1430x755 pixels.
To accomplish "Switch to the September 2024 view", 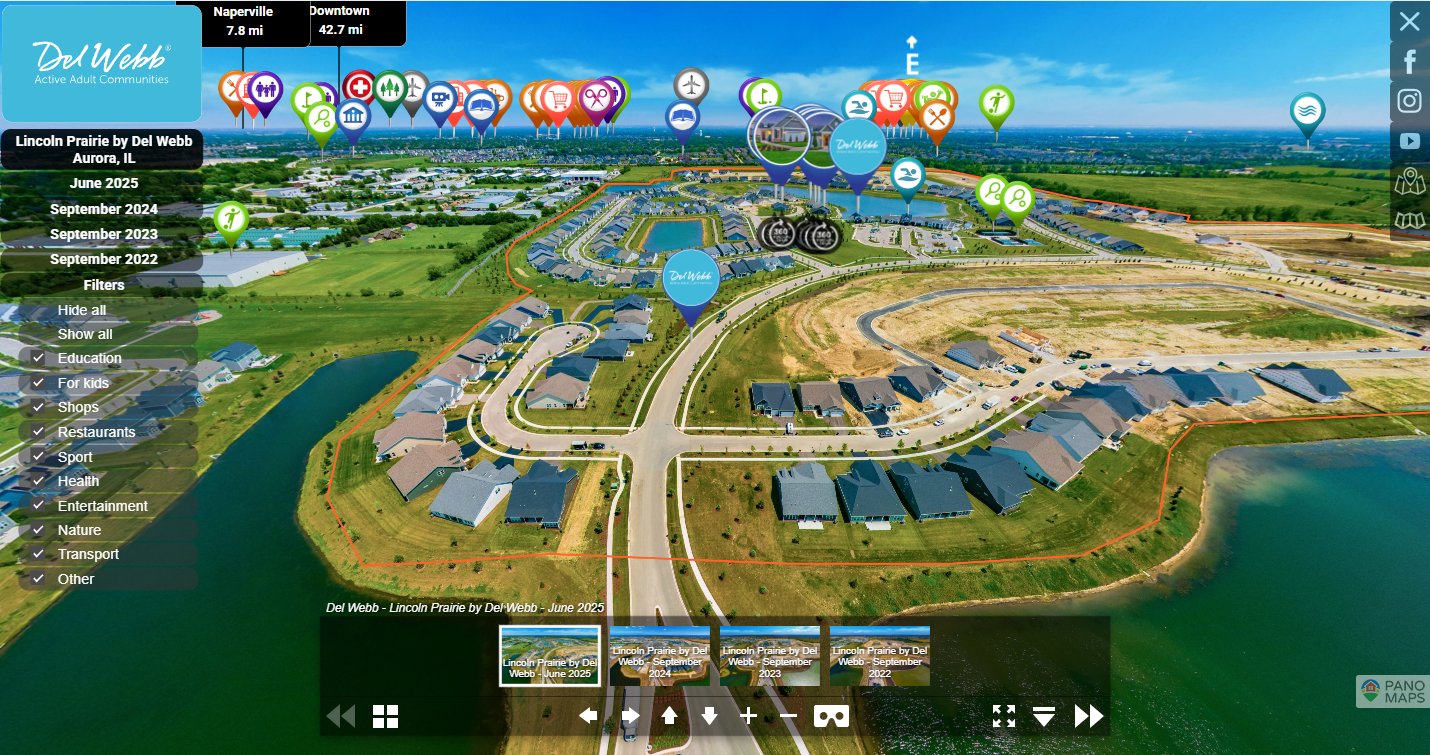I will [x=104, y=209].
